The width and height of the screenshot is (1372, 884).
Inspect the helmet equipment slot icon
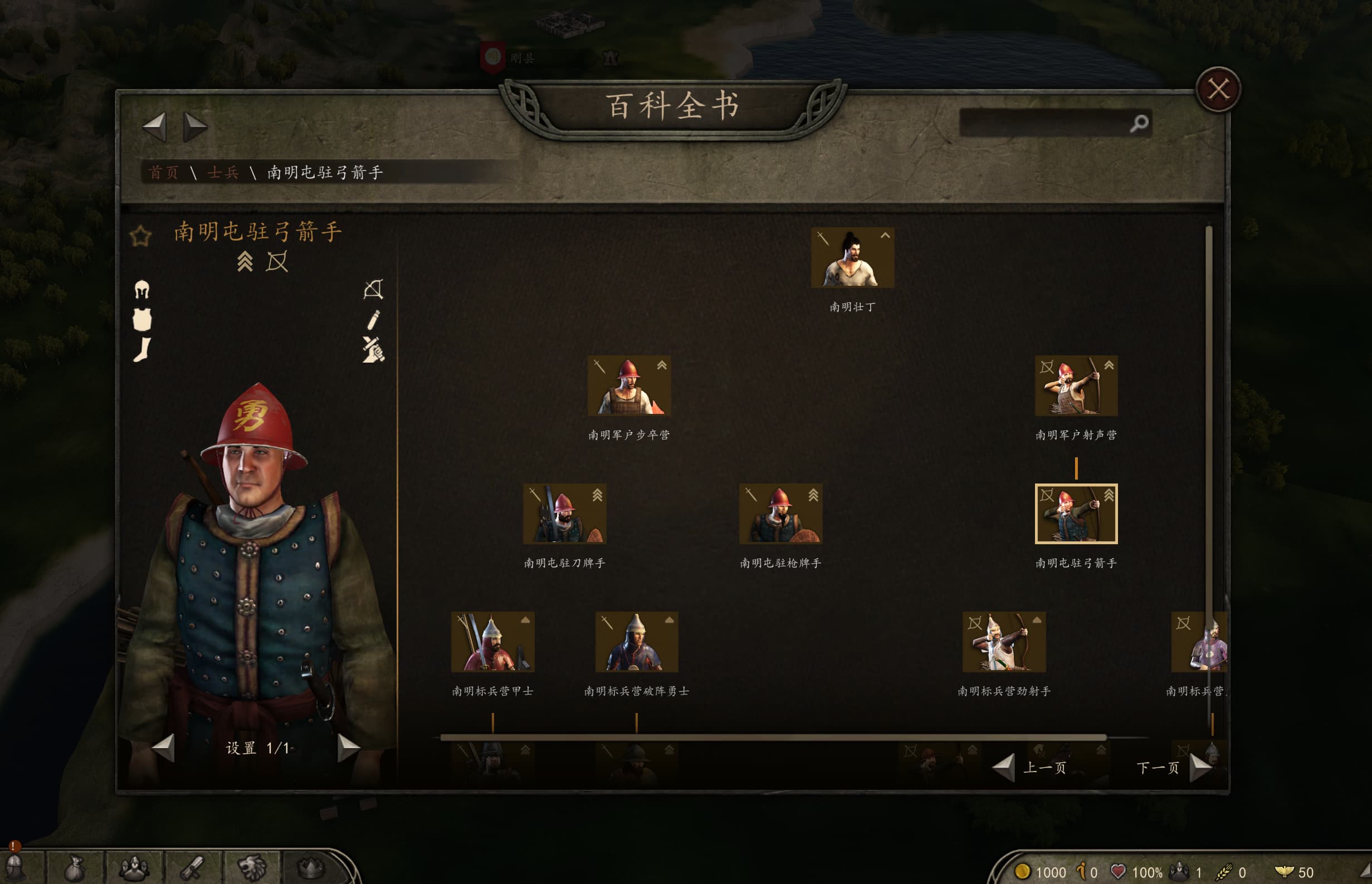[x=142, y=289]
